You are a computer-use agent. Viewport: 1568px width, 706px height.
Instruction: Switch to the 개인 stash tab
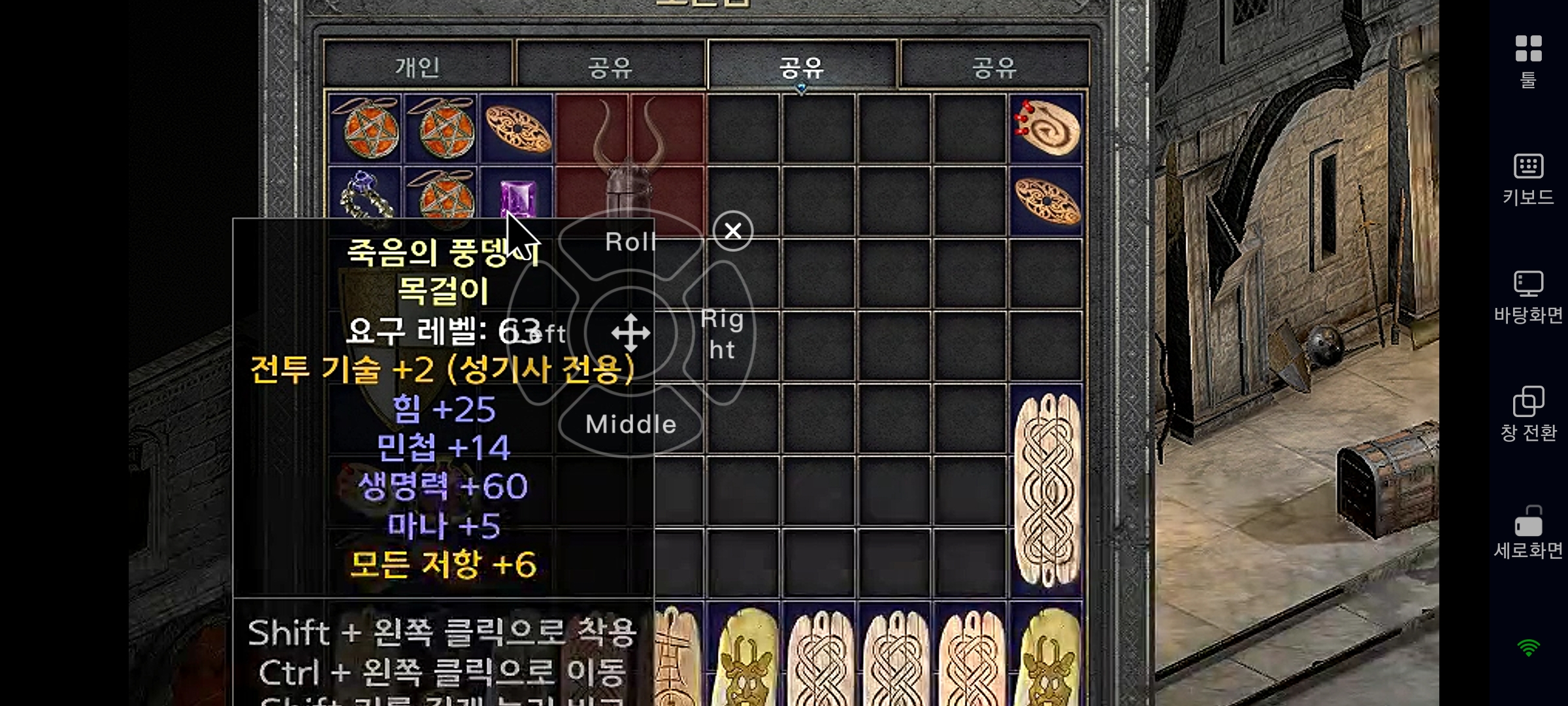(417, 65)
